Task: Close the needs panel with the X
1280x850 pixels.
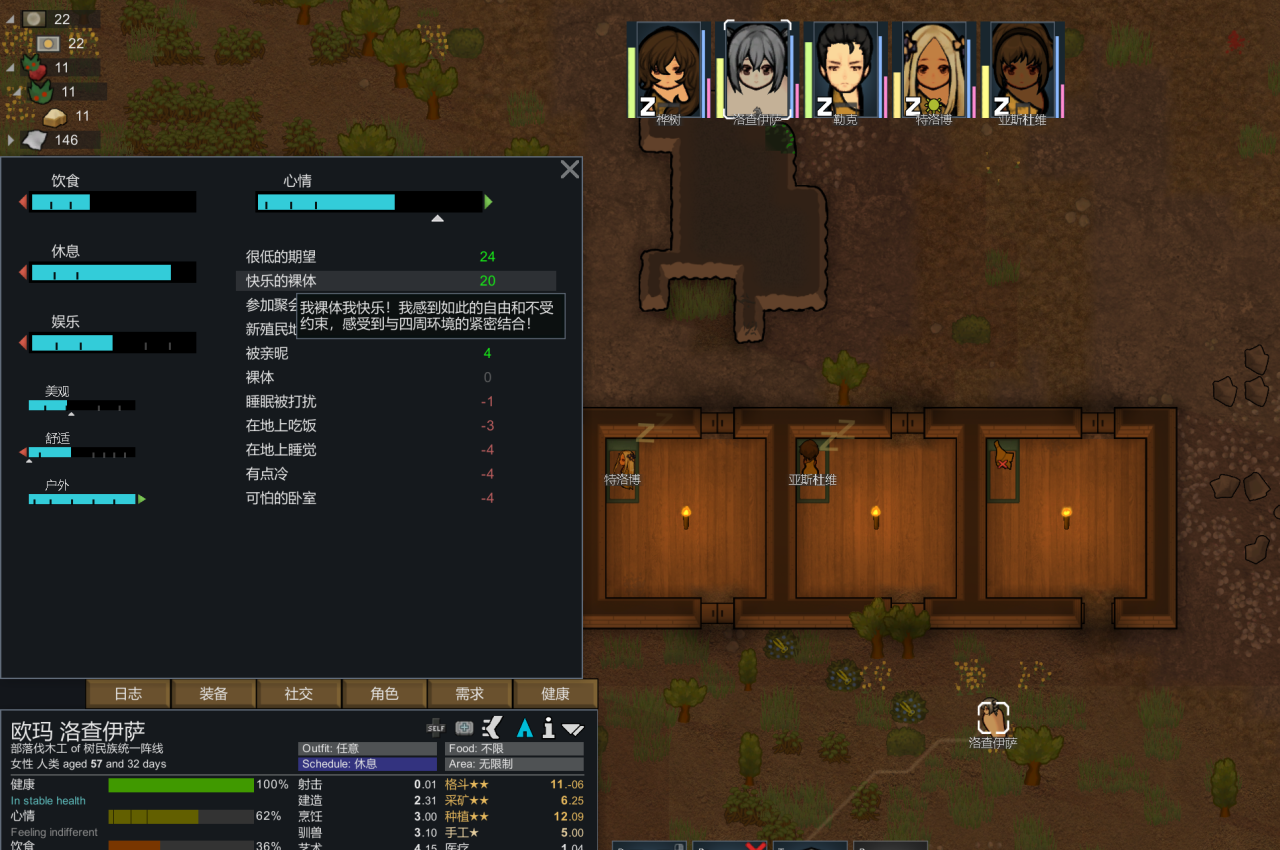Action: click(x=570, y=170)
